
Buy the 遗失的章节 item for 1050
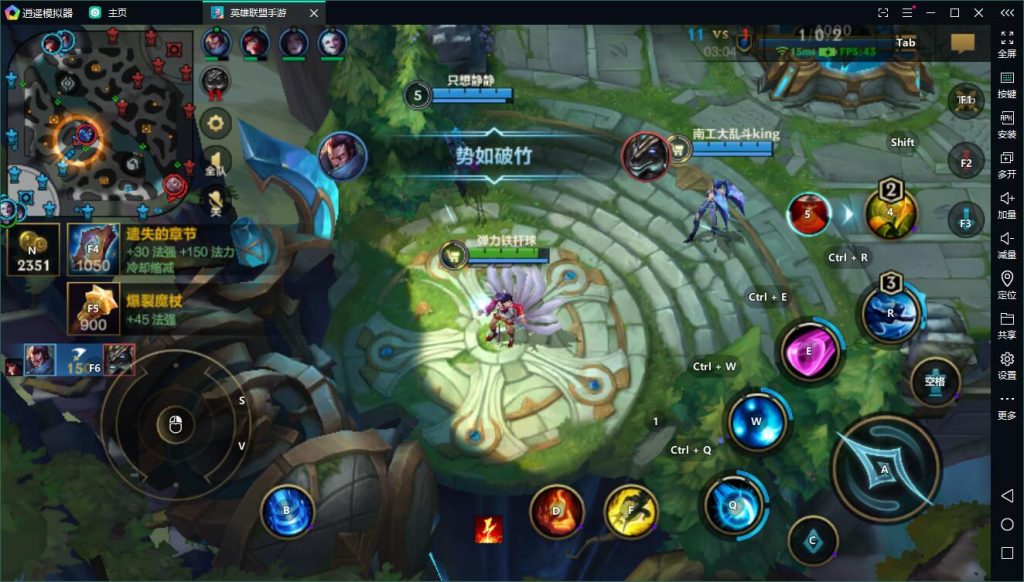(93, 249)
